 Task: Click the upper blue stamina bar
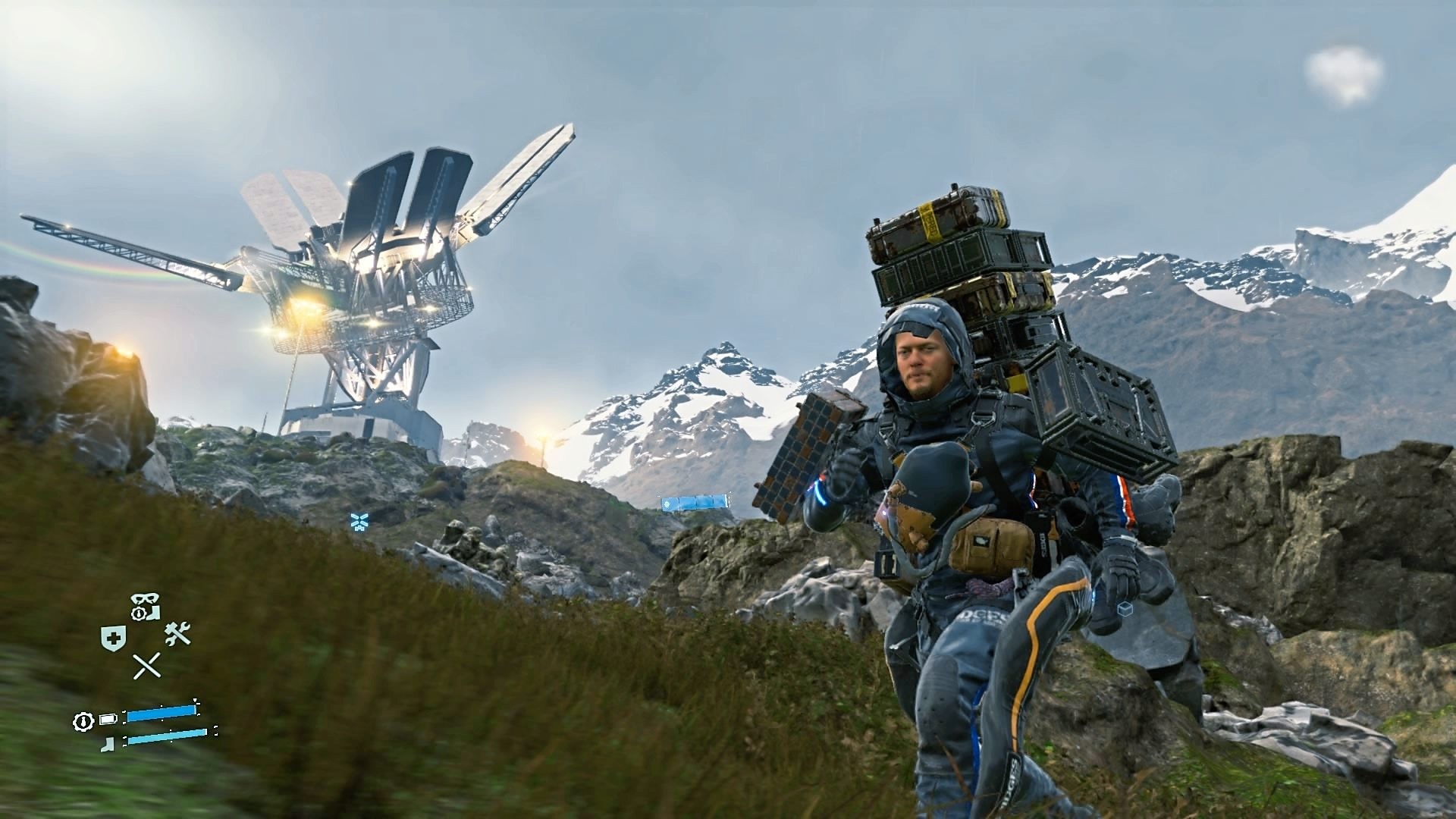click(x=160, y=712)
